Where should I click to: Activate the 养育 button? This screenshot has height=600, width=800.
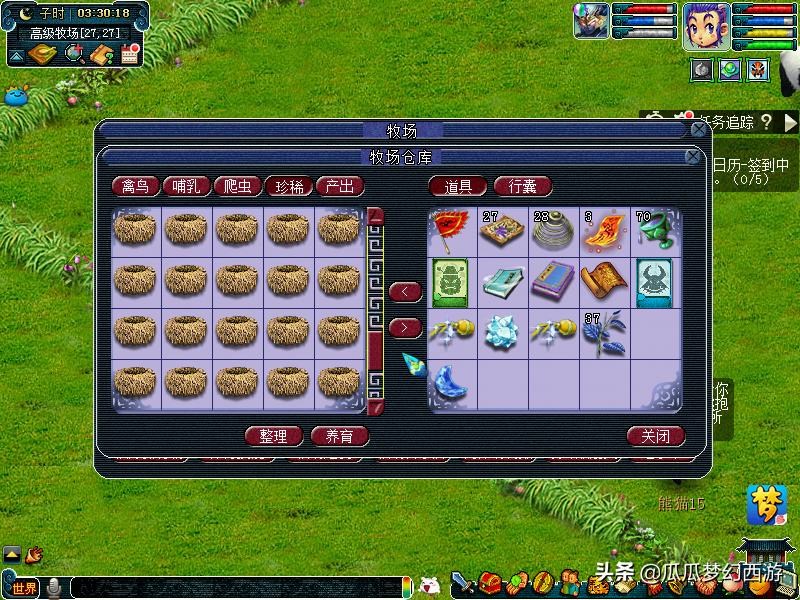pos(339,436)
